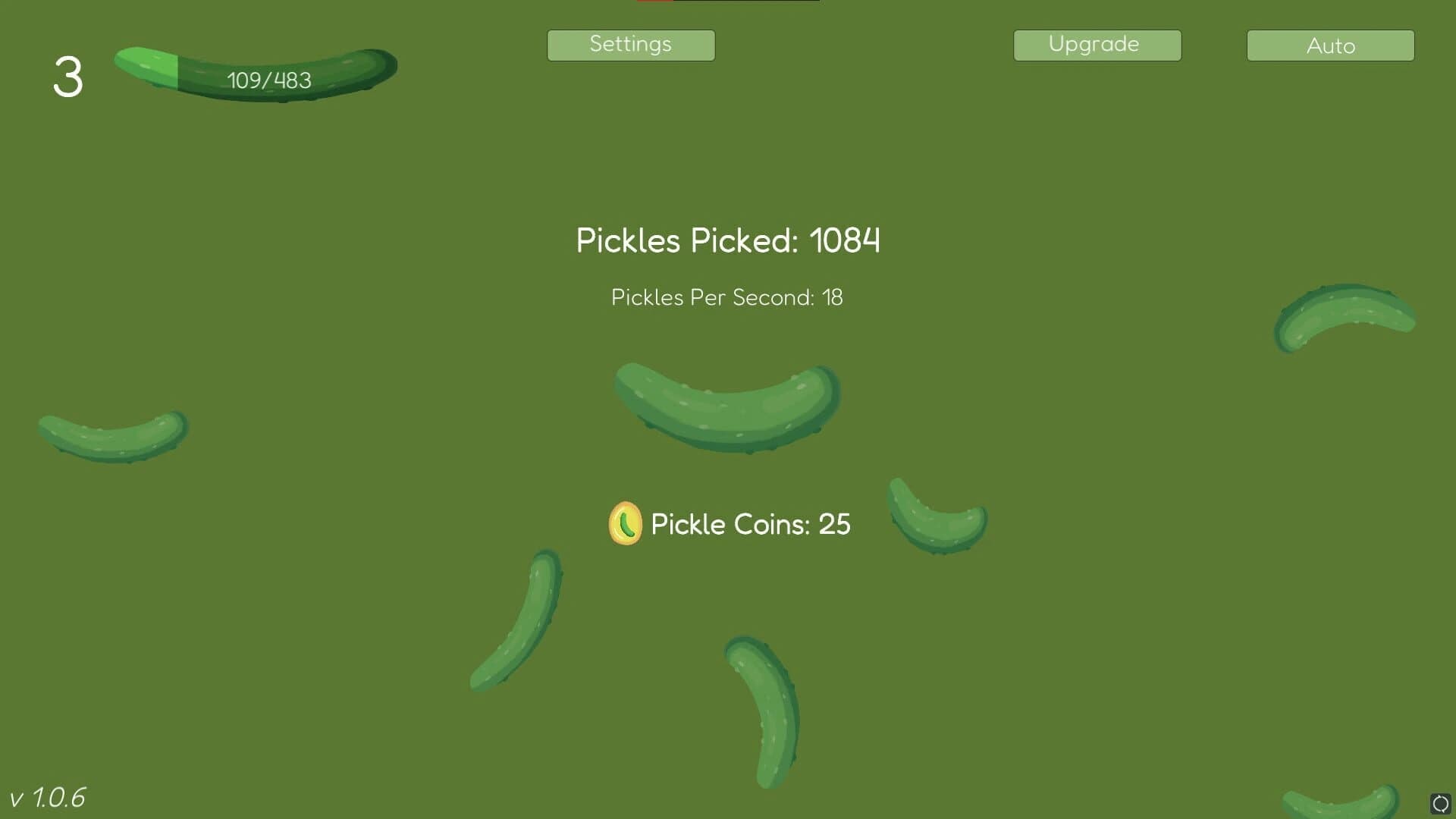Click the small pickle right of Pickle Coins

click(937, 516)
